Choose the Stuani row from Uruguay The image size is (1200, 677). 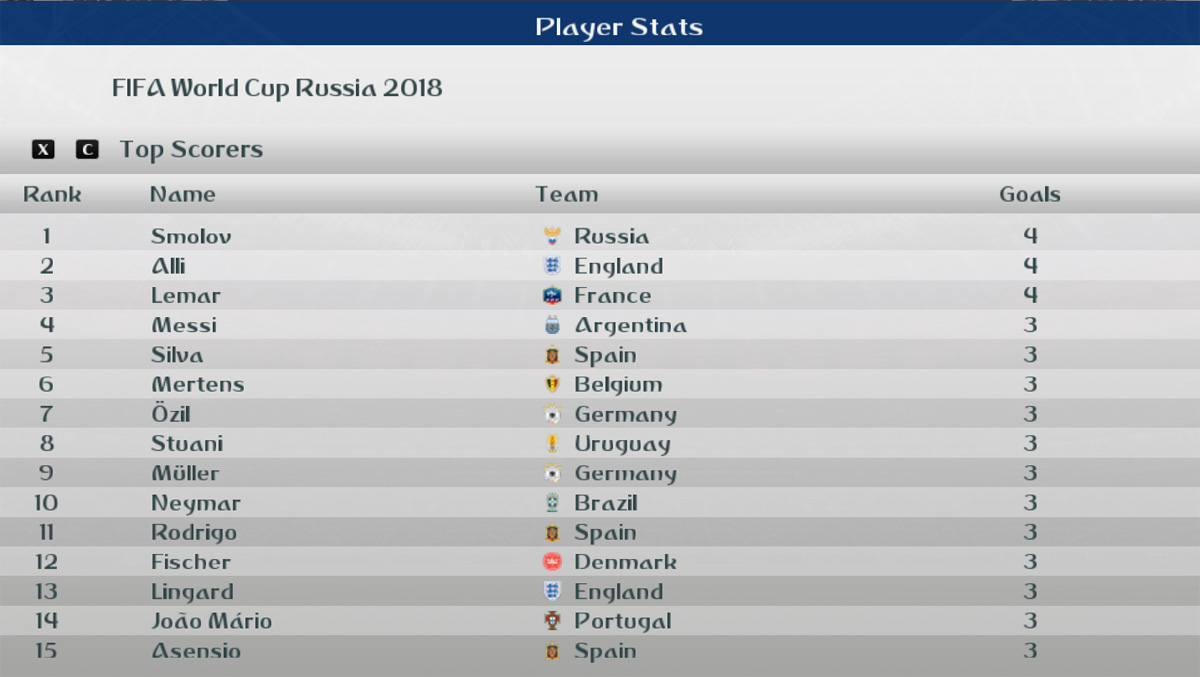[x=187, y=443]
